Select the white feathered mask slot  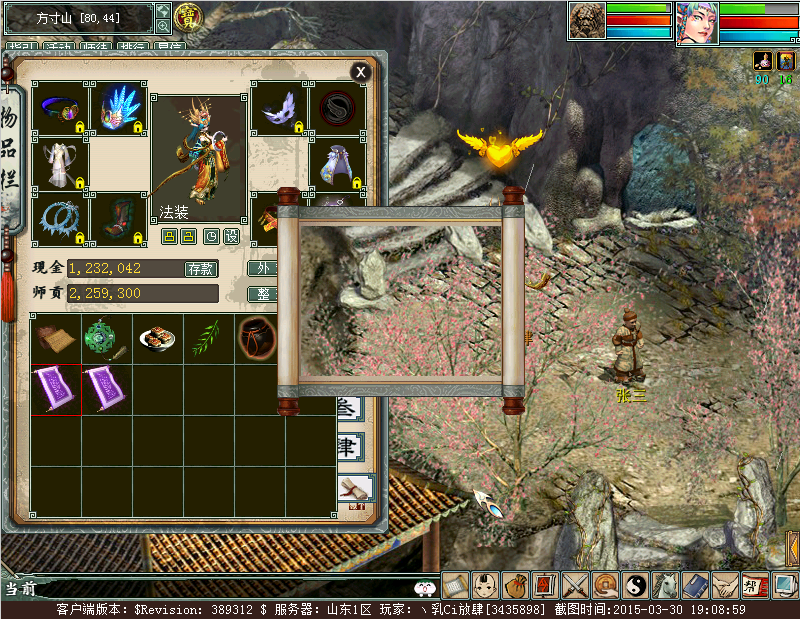click(278, 108)
